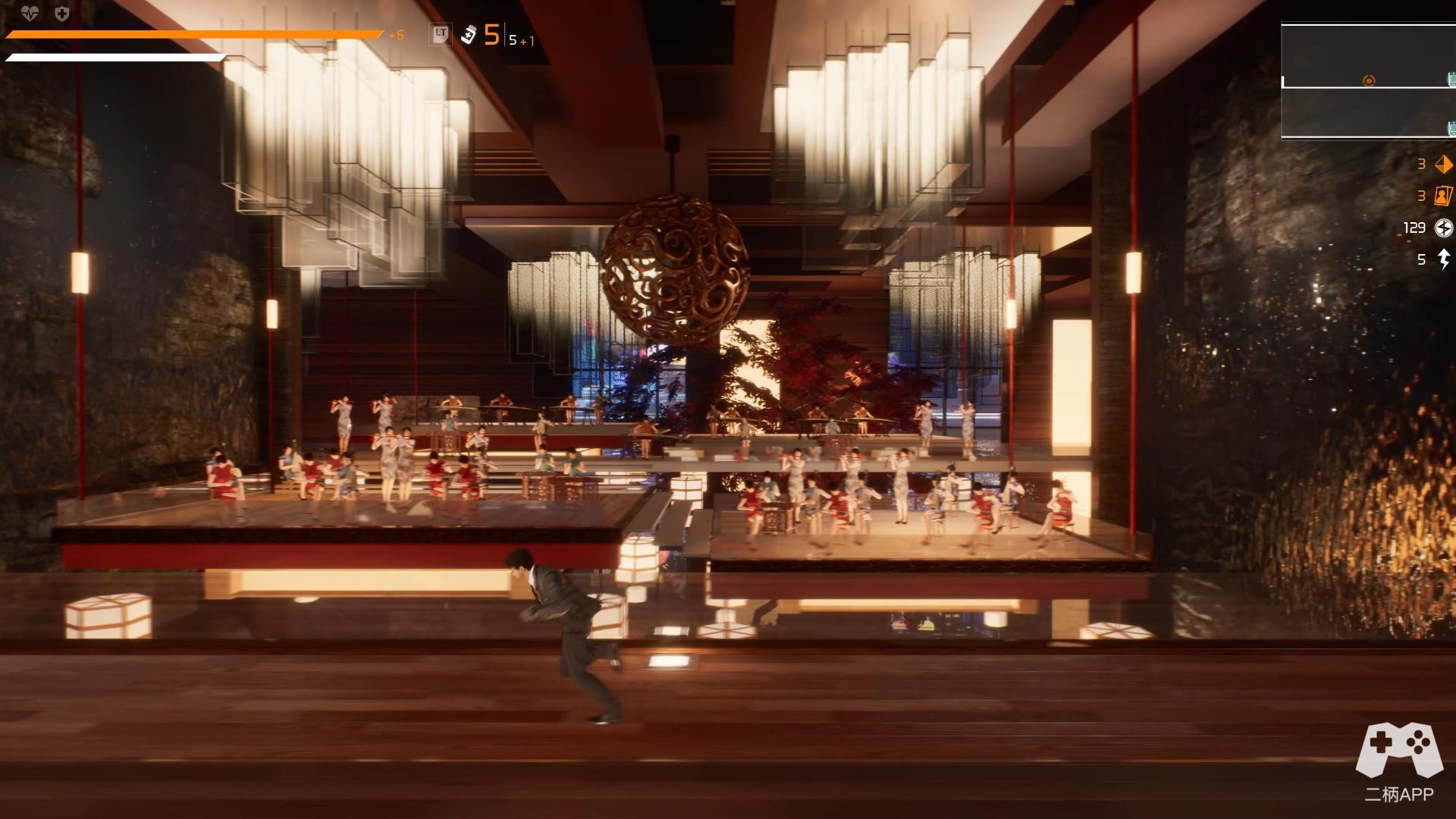The height and width of the screenshot is (819, 1456).
Task: Use the medicine bottle healing item
Action: coord(469,35)
